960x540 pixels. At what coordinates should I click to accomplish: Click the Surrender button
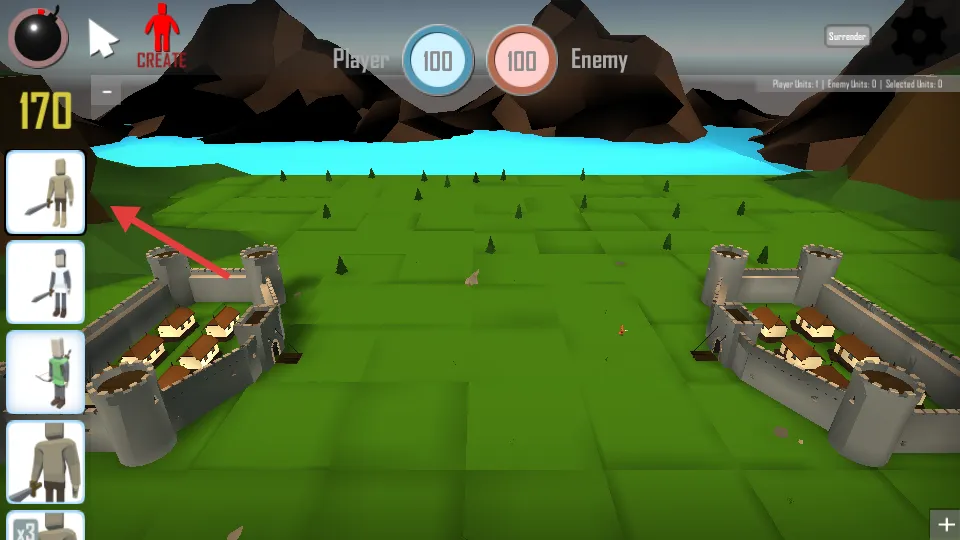[x=847, y=36]
